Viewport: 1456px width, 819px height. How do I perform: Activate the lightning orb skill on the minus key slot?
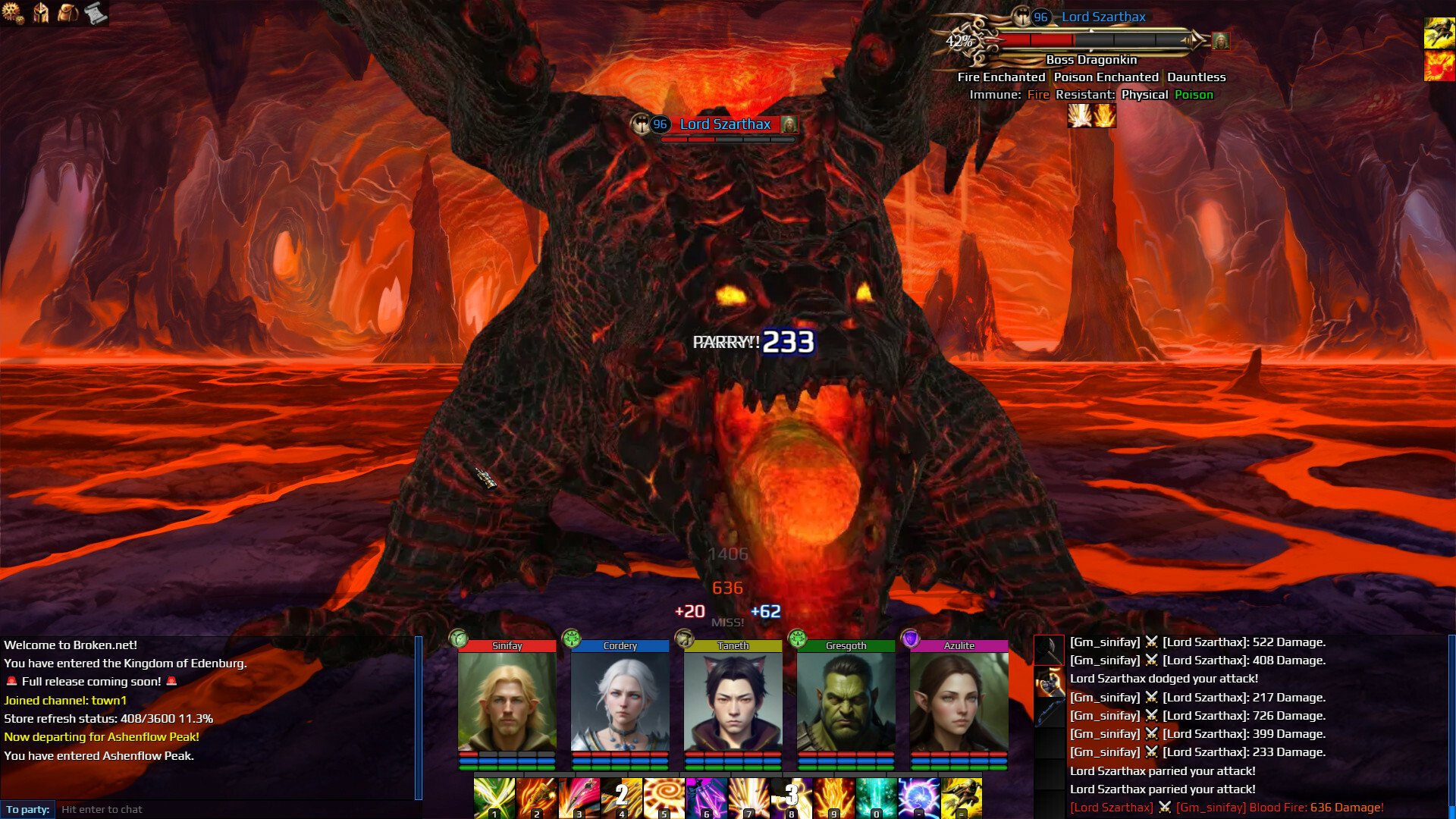tap(918, 798)
